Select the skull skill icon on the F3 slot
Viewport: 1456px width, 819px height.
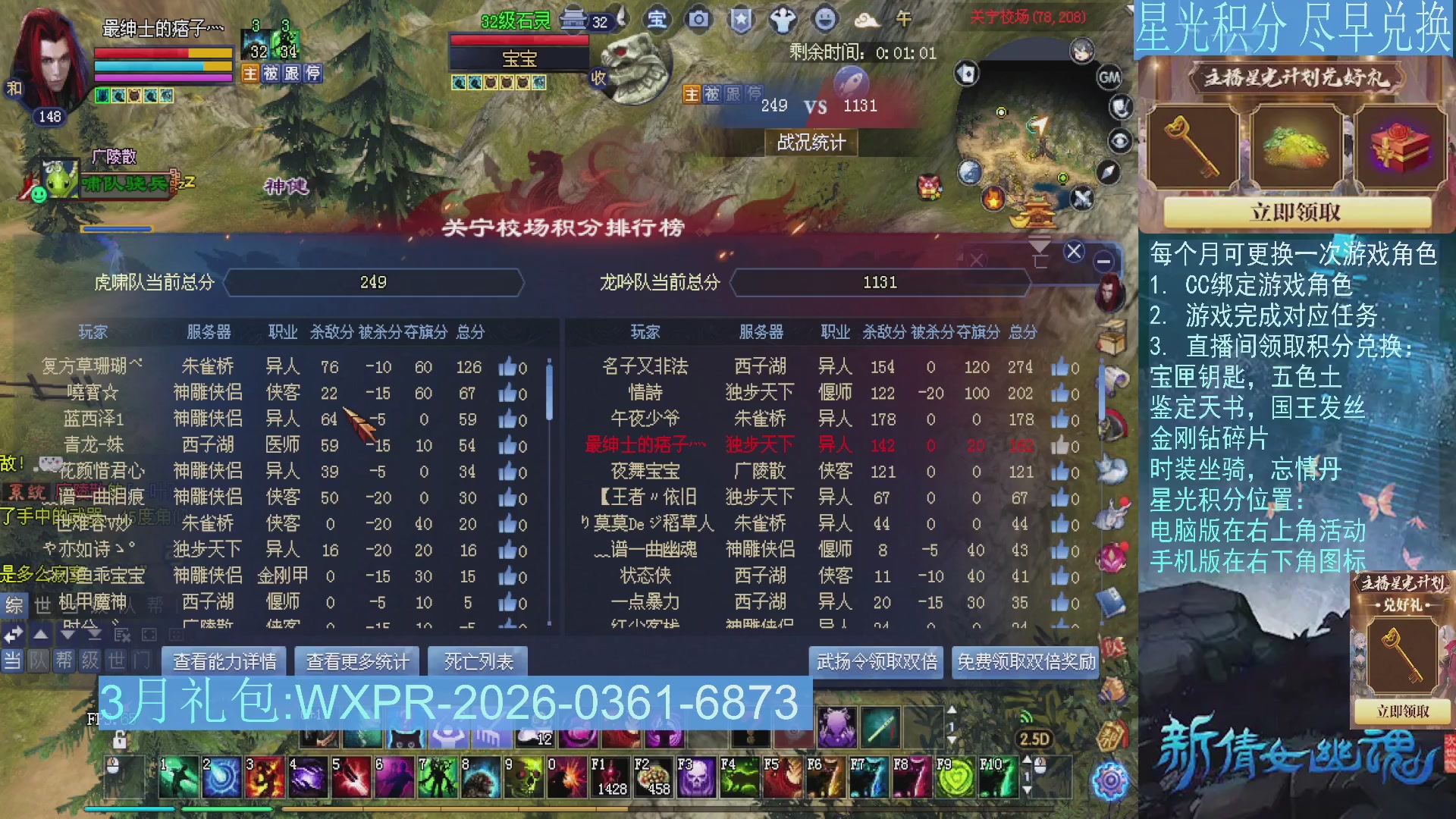coord(696,778)
